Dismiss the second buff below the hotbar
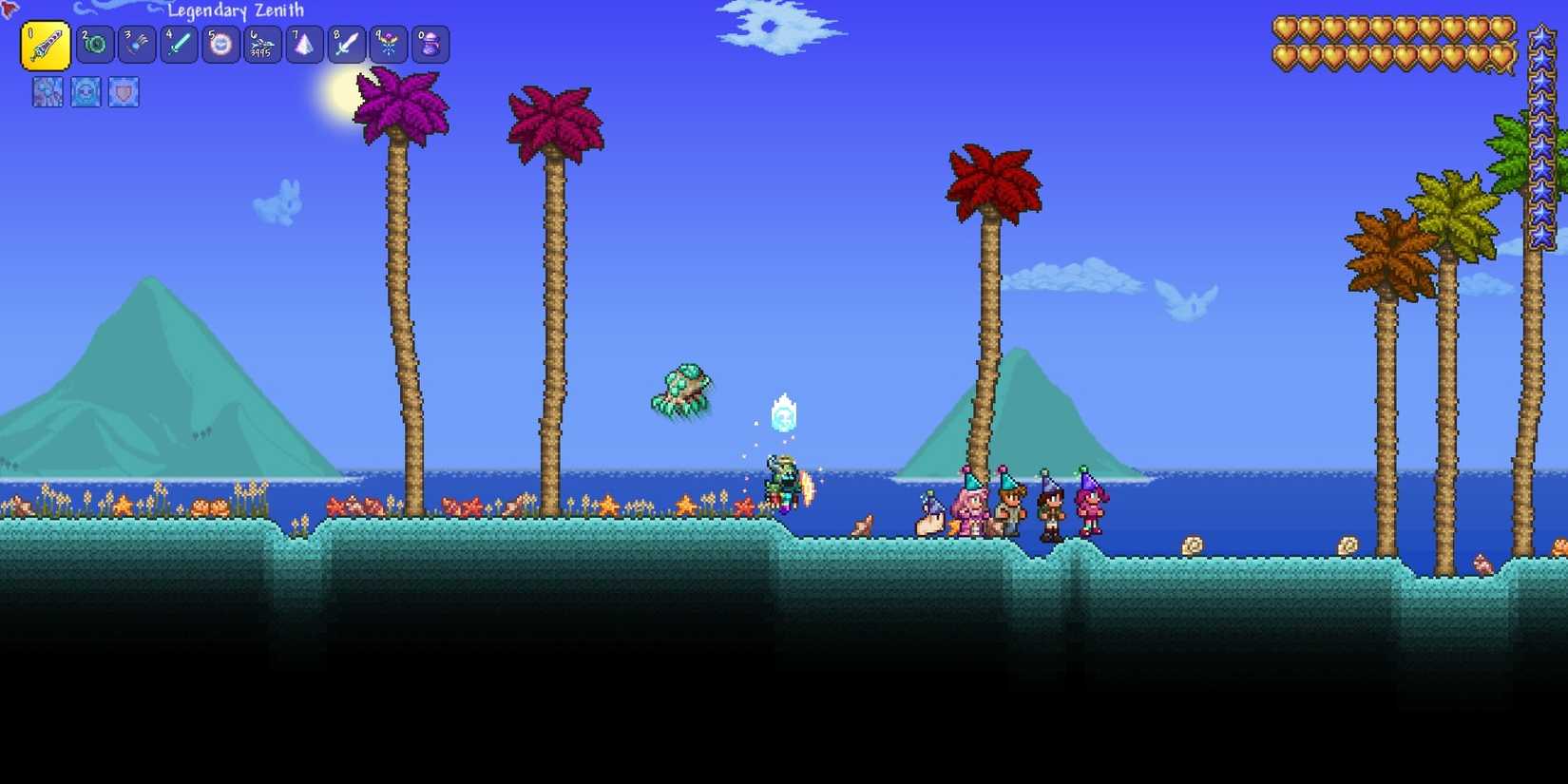1568x784 pixels. [85, 91]
